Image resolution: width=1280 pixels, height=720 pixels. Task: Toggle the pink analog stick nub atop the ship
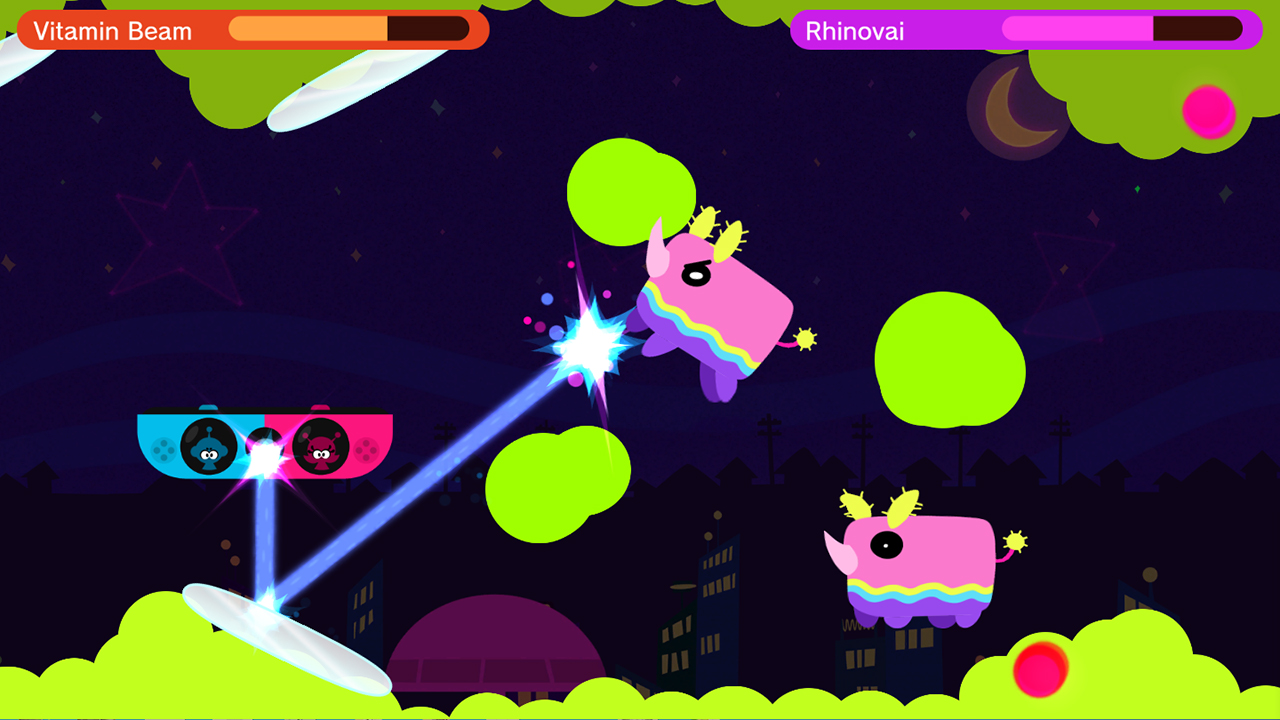(320, 408)
